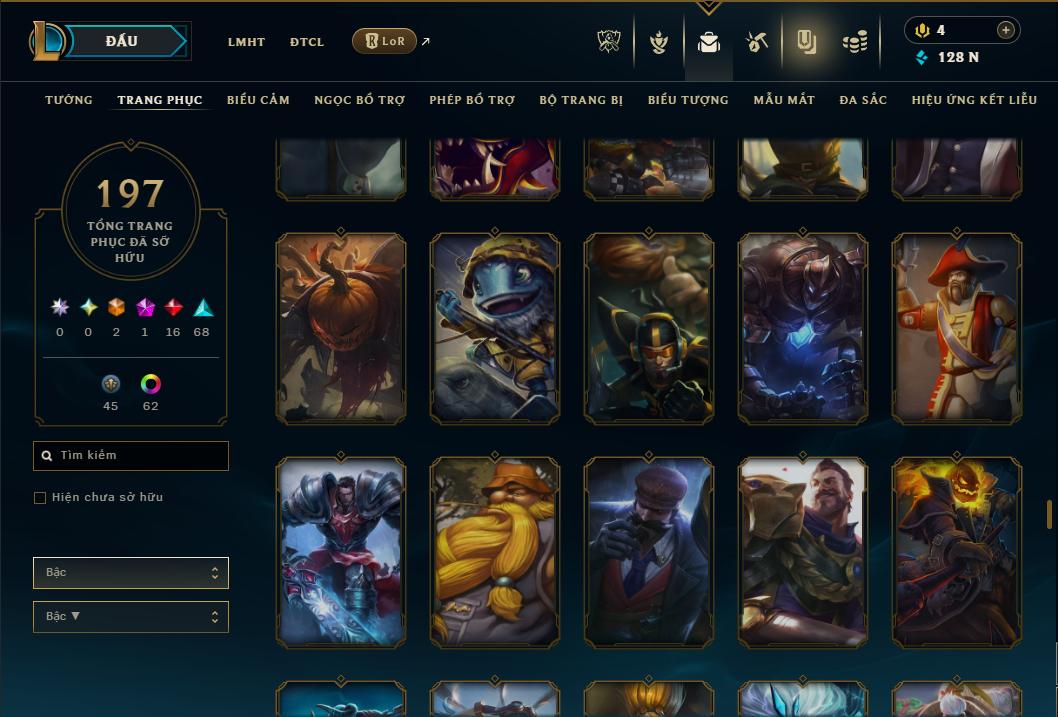
Task: Toggle the Hiện chưa sở hữu checkbox
Action: point(40,498)
